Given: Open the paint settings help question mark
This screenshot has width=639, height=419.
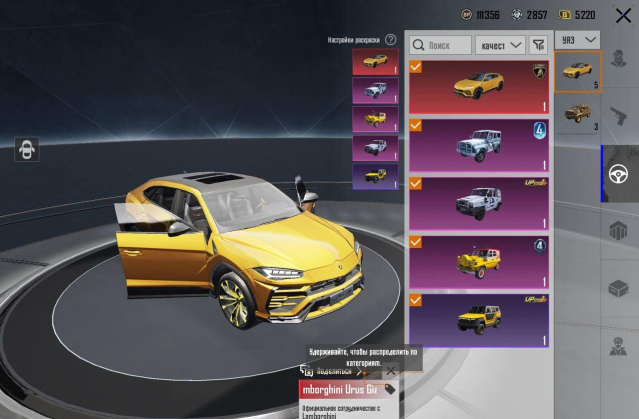Looking at the screenshot, I should click(x=391, y=40).
